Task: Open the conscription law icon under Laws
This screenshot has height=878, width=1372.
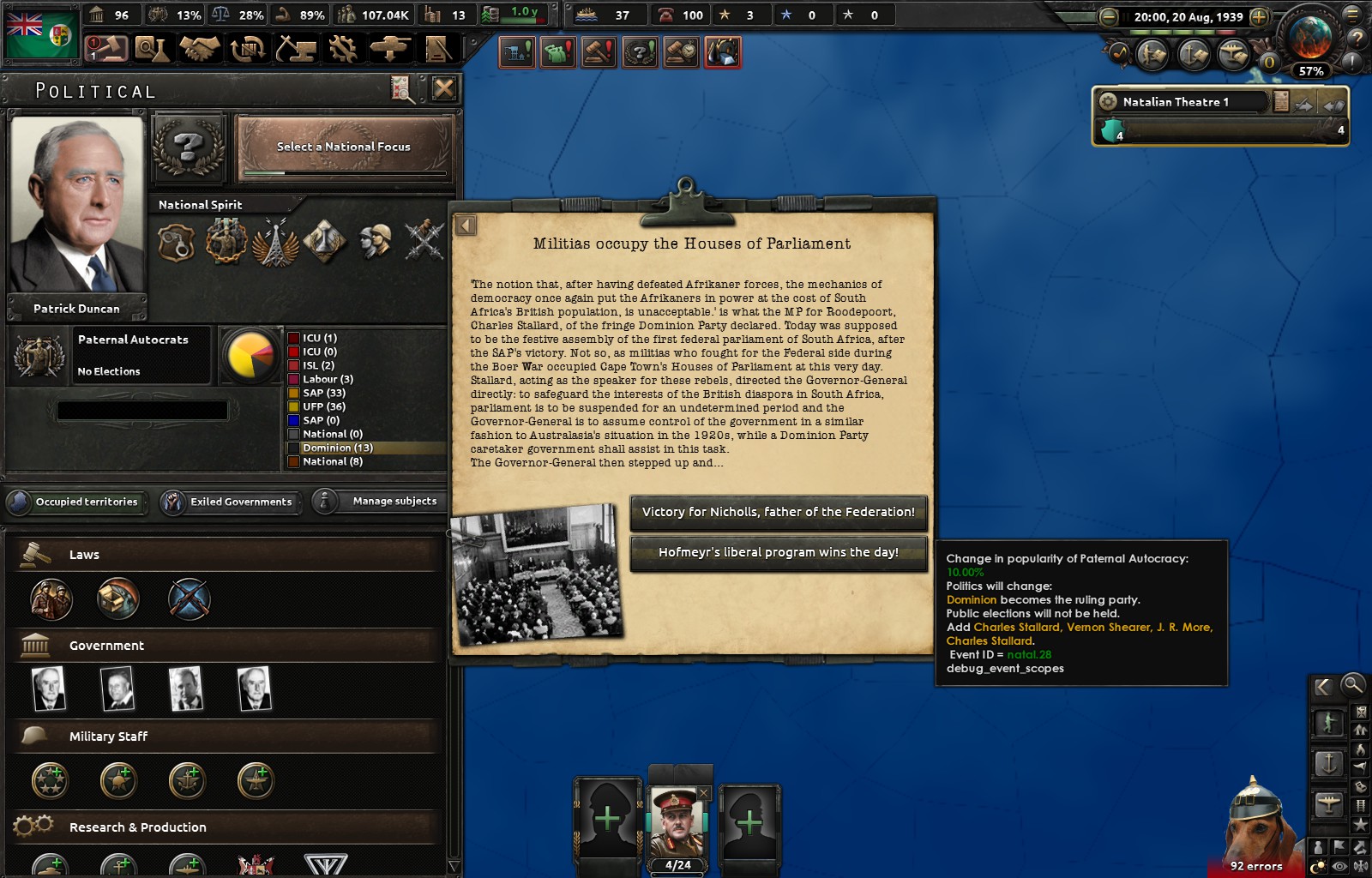Action: click(x=50, y=598)
